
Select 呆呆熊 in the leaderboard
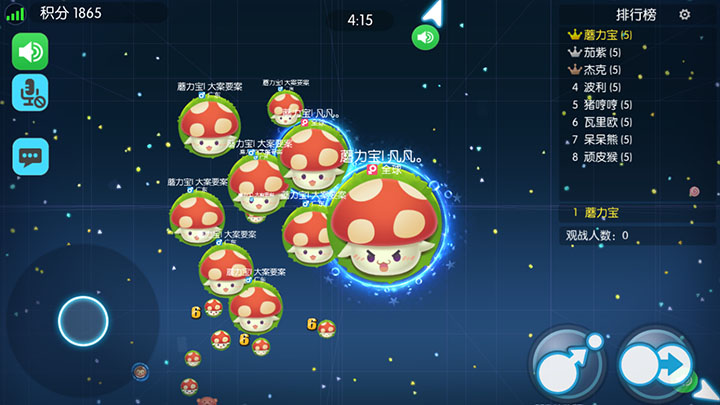pyautogui.click(x=606, y=139)
